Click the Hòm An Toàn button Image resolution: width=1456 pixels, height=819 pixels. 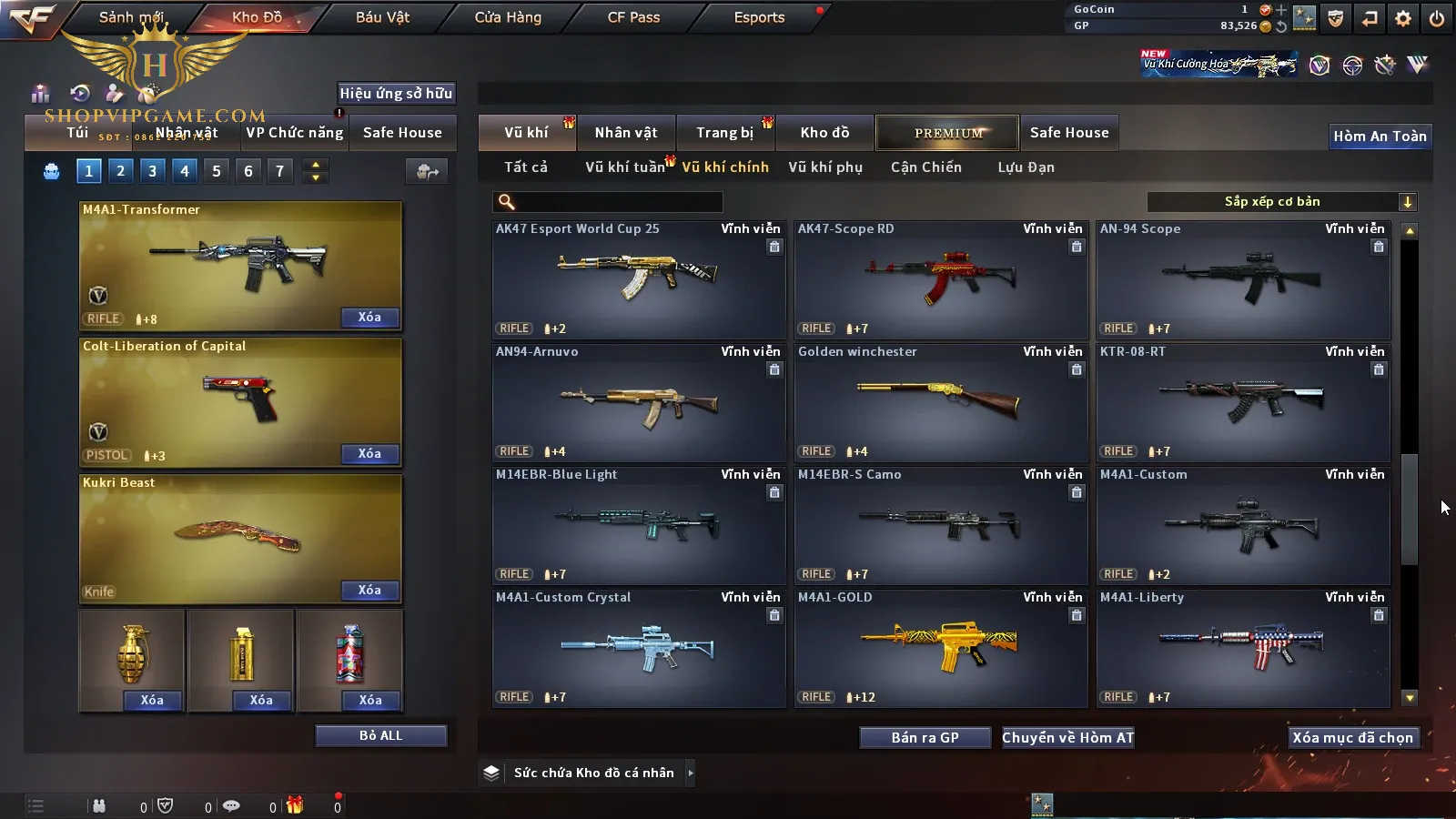[1380, 136]
